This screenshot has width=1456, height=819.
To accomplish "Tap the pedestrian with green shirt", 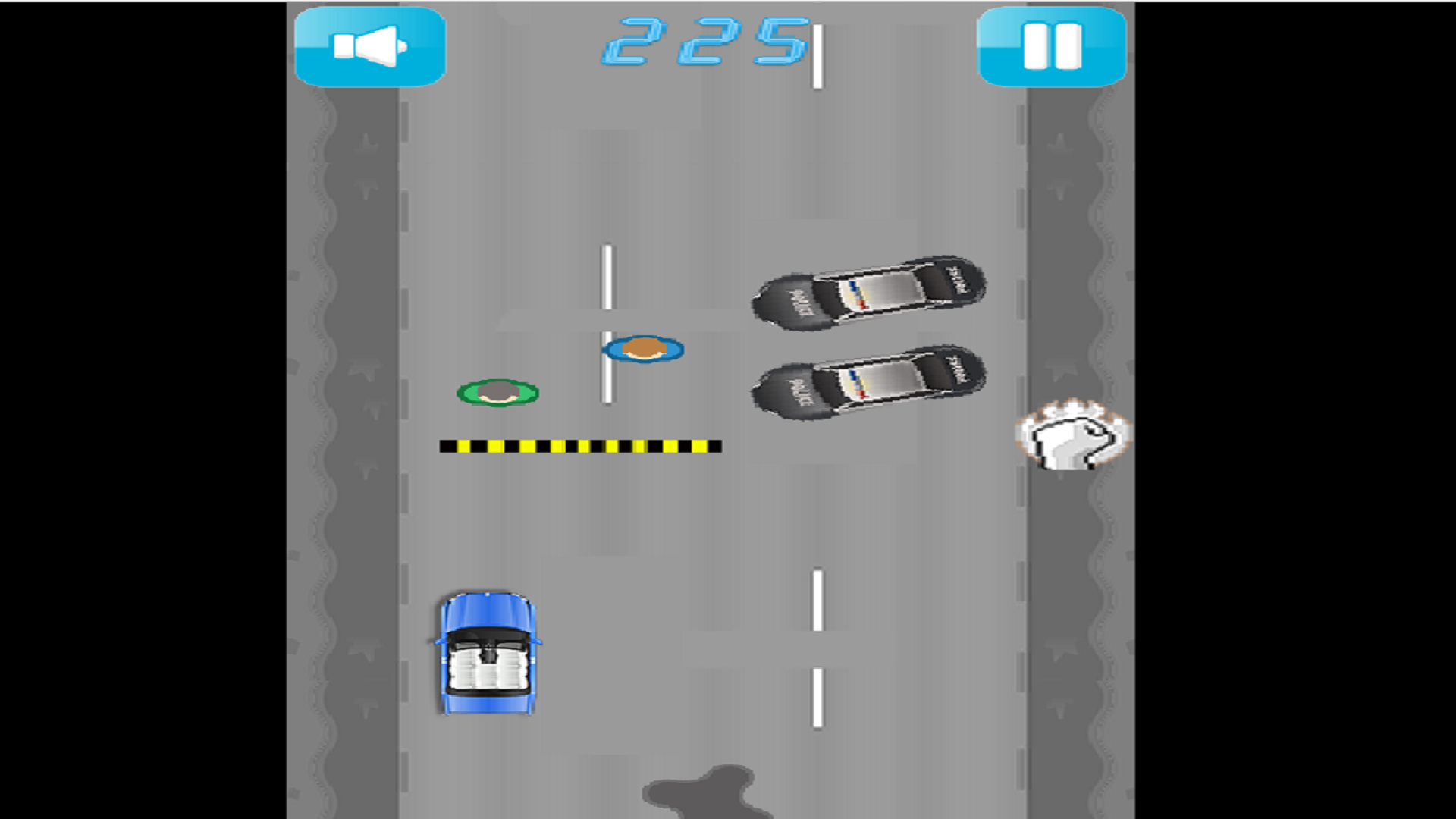I will click(x=497, y=392).
